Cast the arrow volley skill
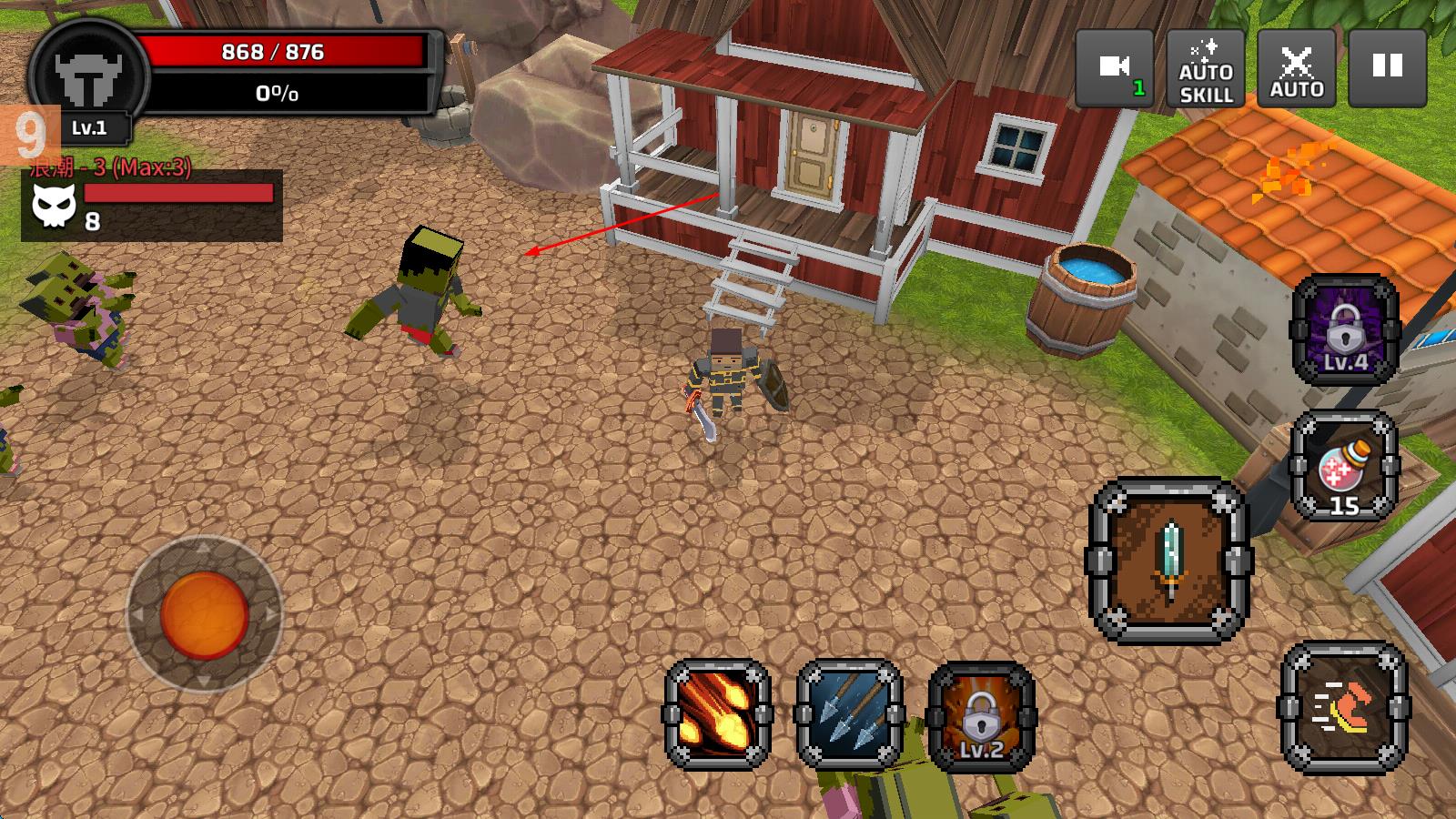 tap(849, 714)
